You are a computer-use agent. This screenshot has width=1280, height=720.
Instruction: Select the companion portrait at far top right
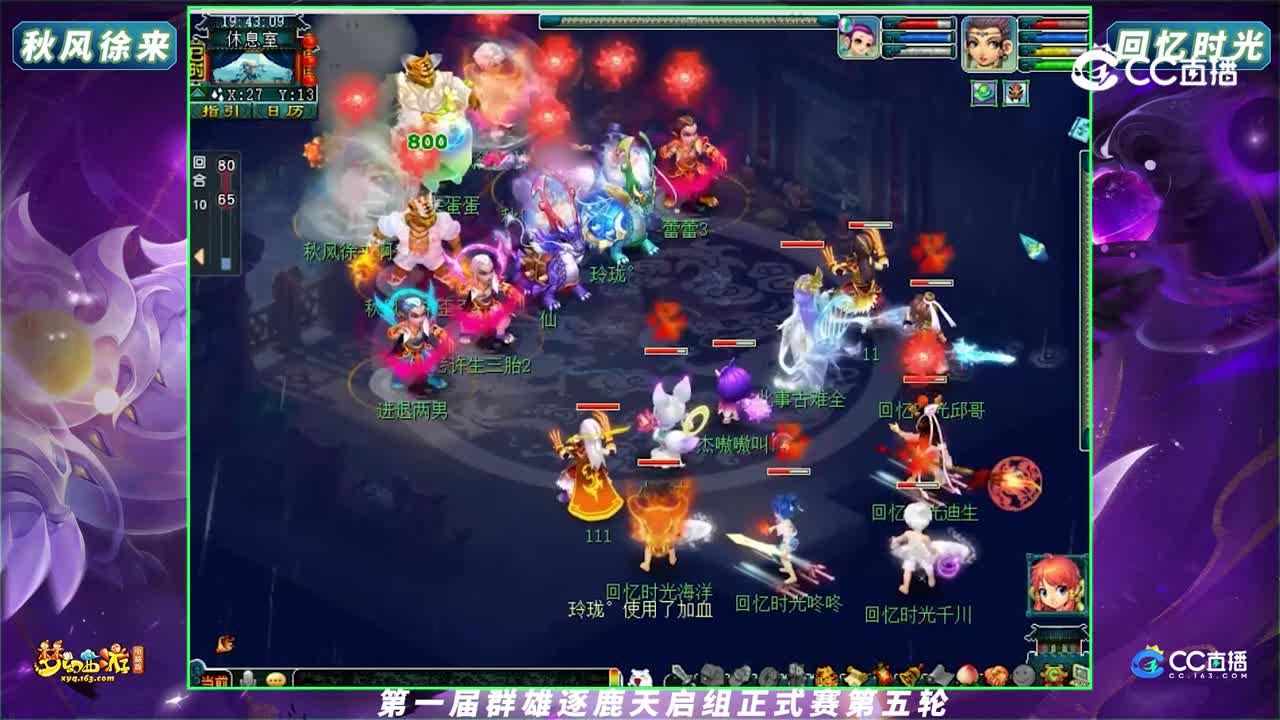point(988,44)
